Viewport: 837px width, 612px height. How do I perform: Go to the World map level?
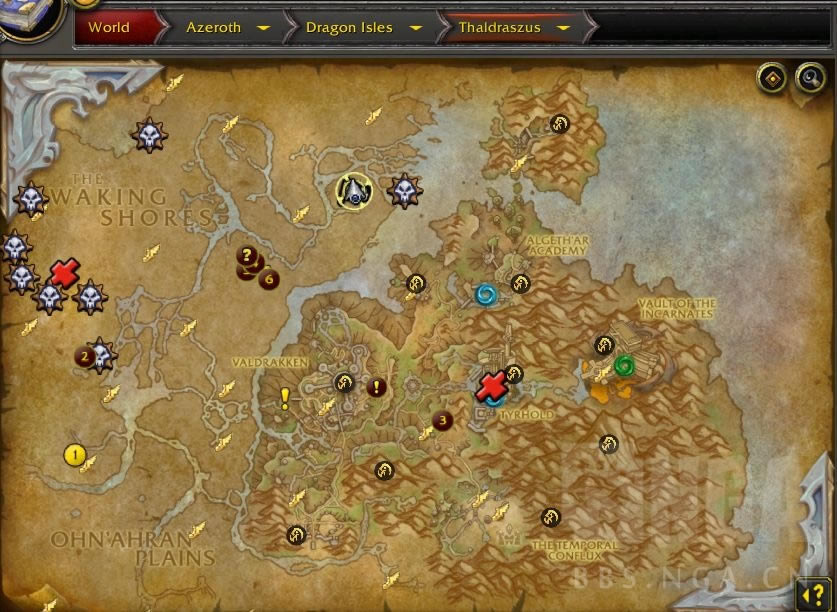tap(108, 28)
